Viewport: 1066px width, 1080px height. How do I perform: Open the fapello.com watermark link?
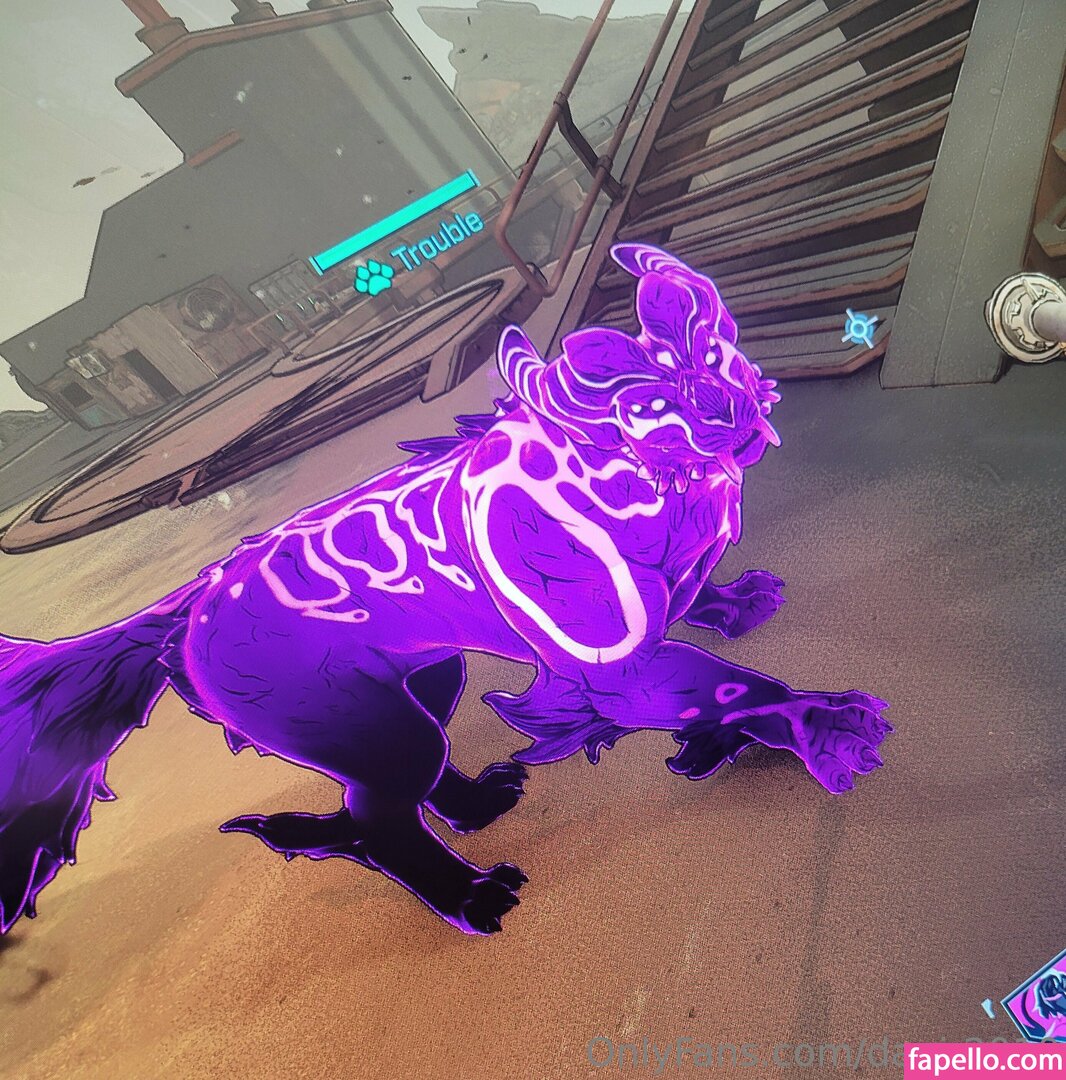coord(985,1061)
